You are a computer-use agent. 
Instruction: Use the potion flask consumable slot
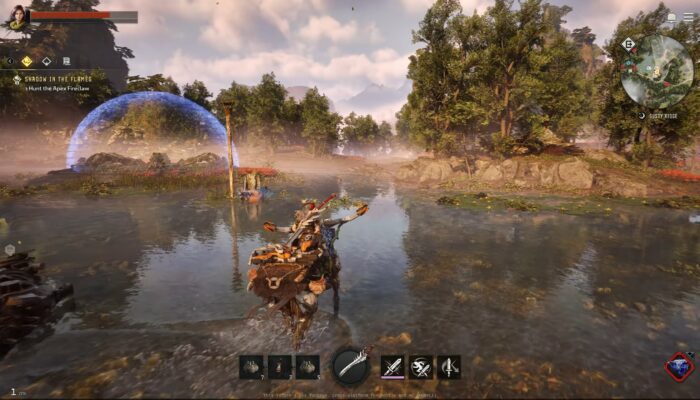280,367
